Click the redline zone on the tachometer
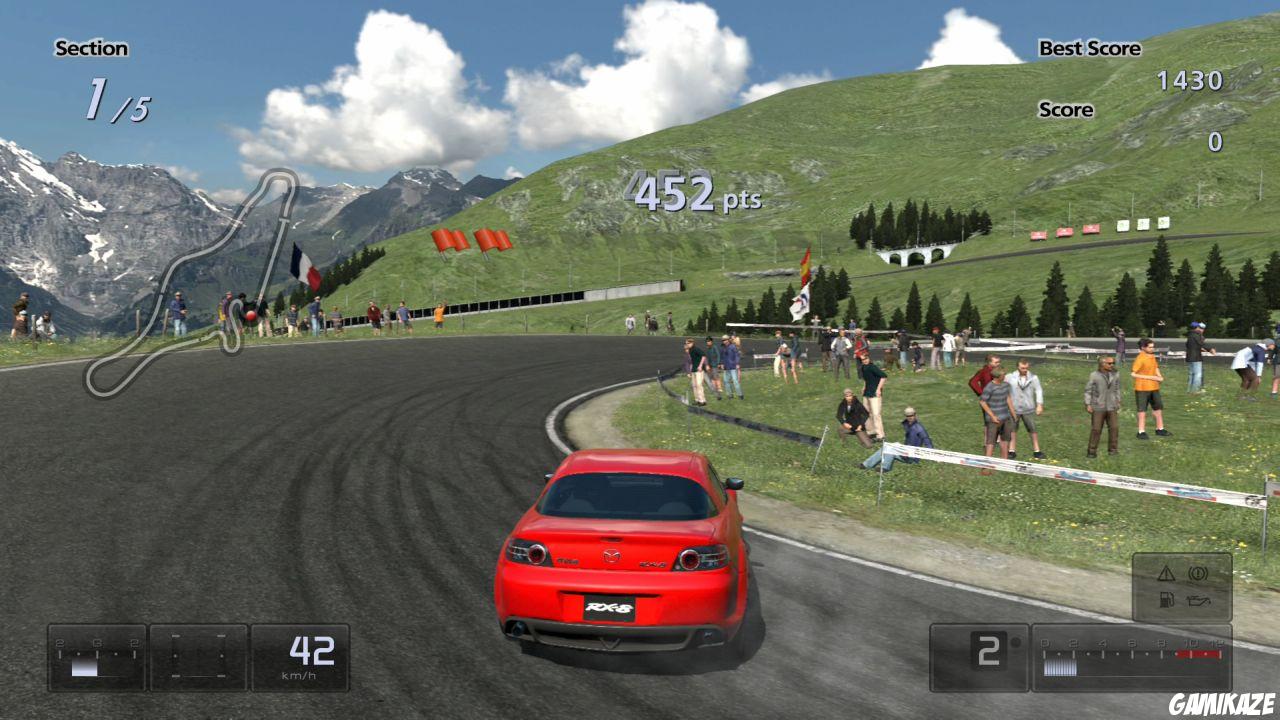1280x720 pixels. tap(1198, 654)
